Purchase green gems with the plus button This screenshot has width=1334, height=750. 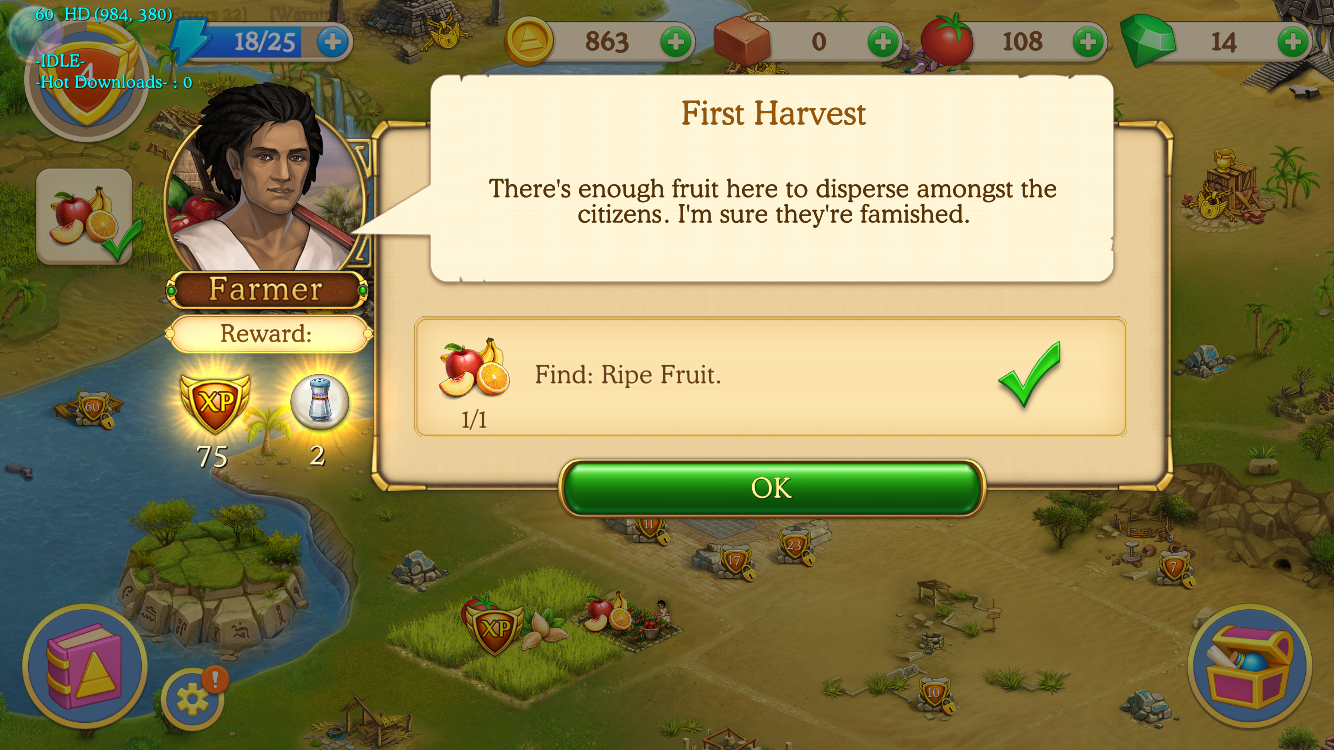pos(1293,42)
